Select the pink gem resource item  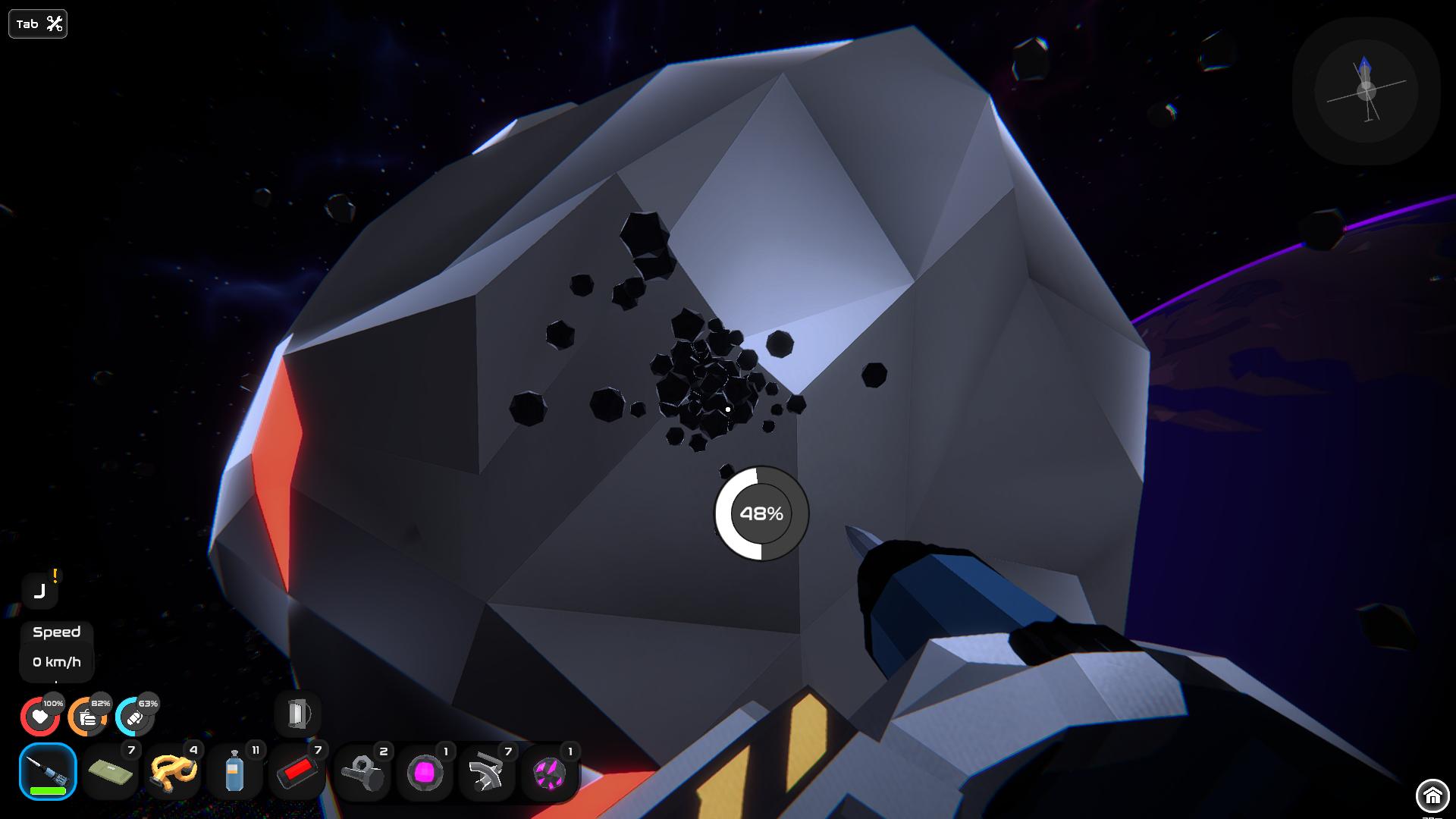click(x=425, y=772)
